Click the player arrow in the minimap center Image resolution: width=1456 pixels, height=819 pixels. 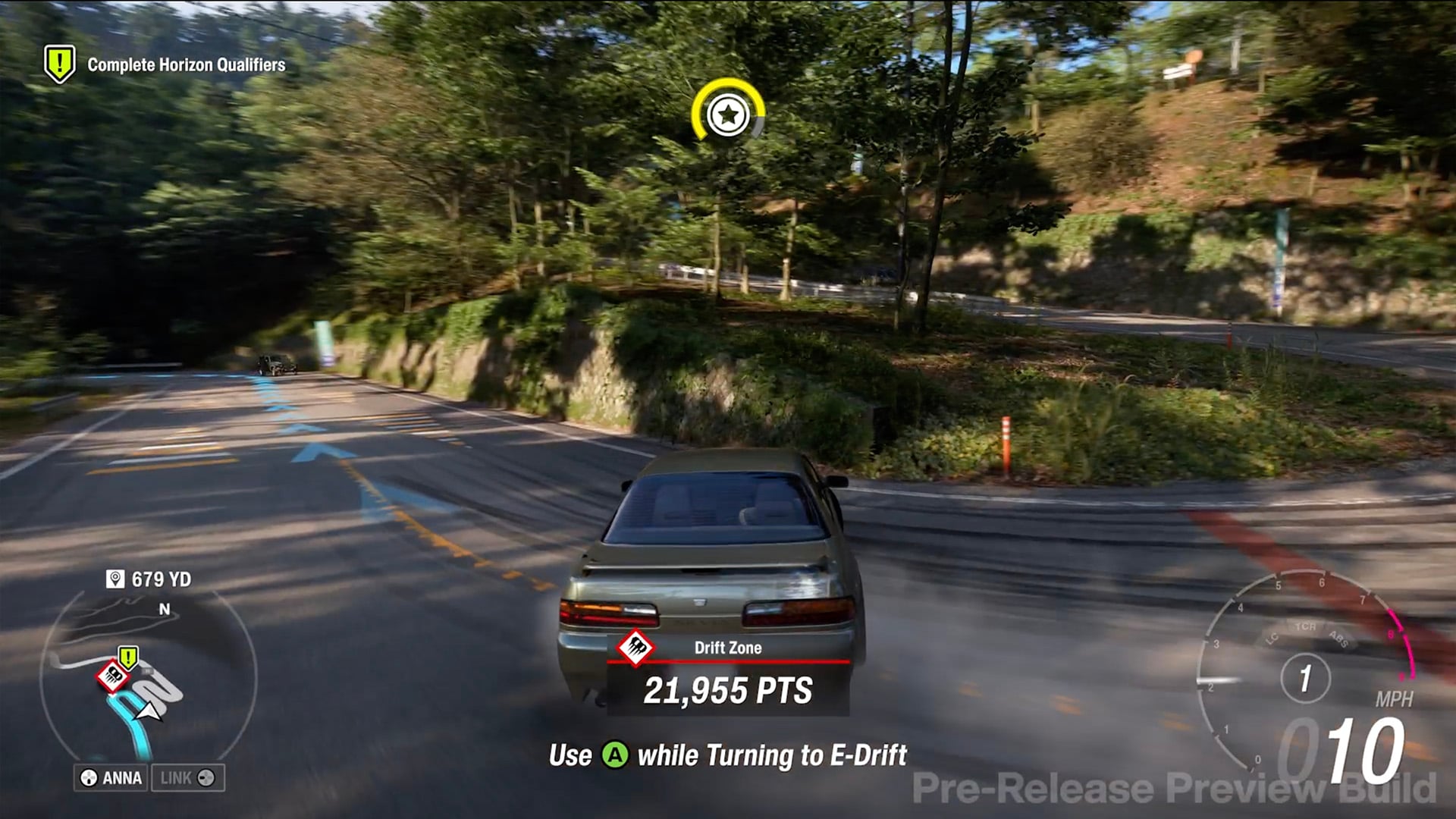click(x=148, y=711)
